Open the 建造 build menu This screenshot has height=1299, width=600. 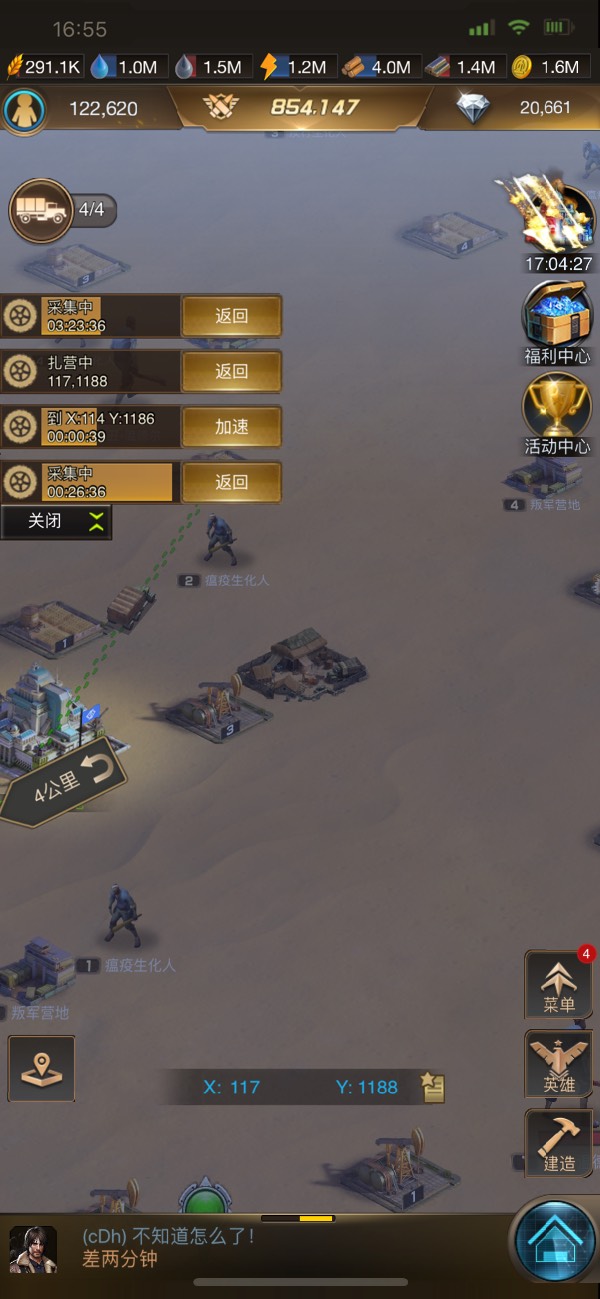558,1143
